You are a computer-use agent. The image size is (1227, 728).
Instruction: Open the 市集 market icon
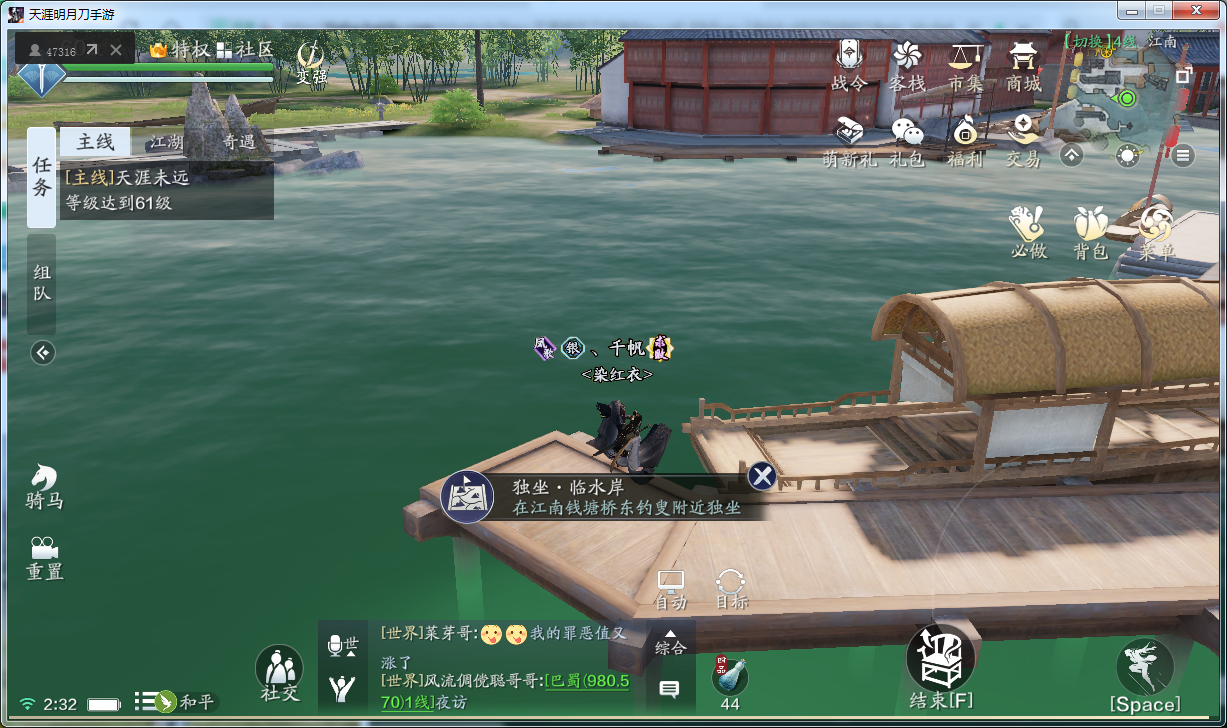965,66
